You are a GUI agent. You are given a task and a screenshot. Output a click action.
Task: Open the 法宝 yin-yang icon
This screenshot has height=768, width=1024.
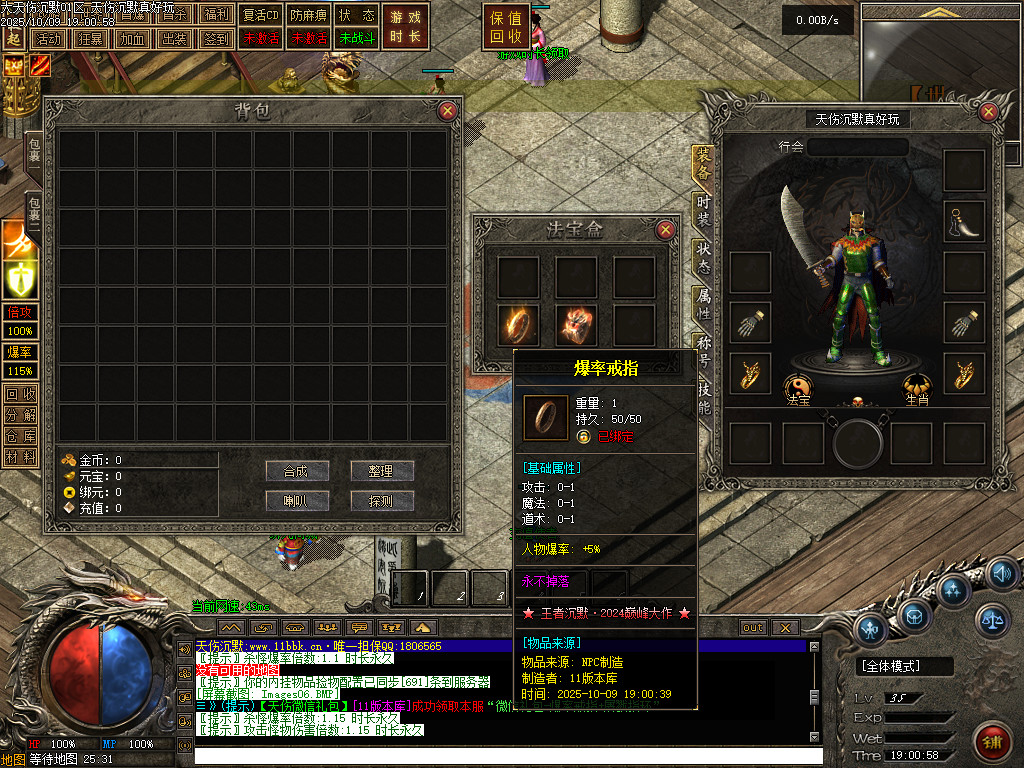pyautogui.click(x=798, y=387)
